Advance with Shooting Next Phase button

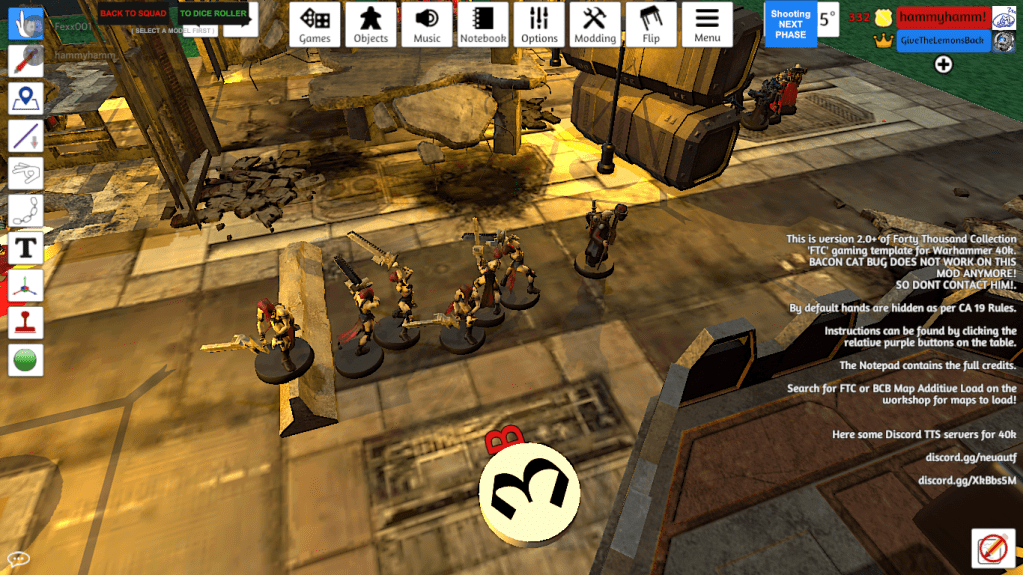pyautogui.click(x=790, y=25)
